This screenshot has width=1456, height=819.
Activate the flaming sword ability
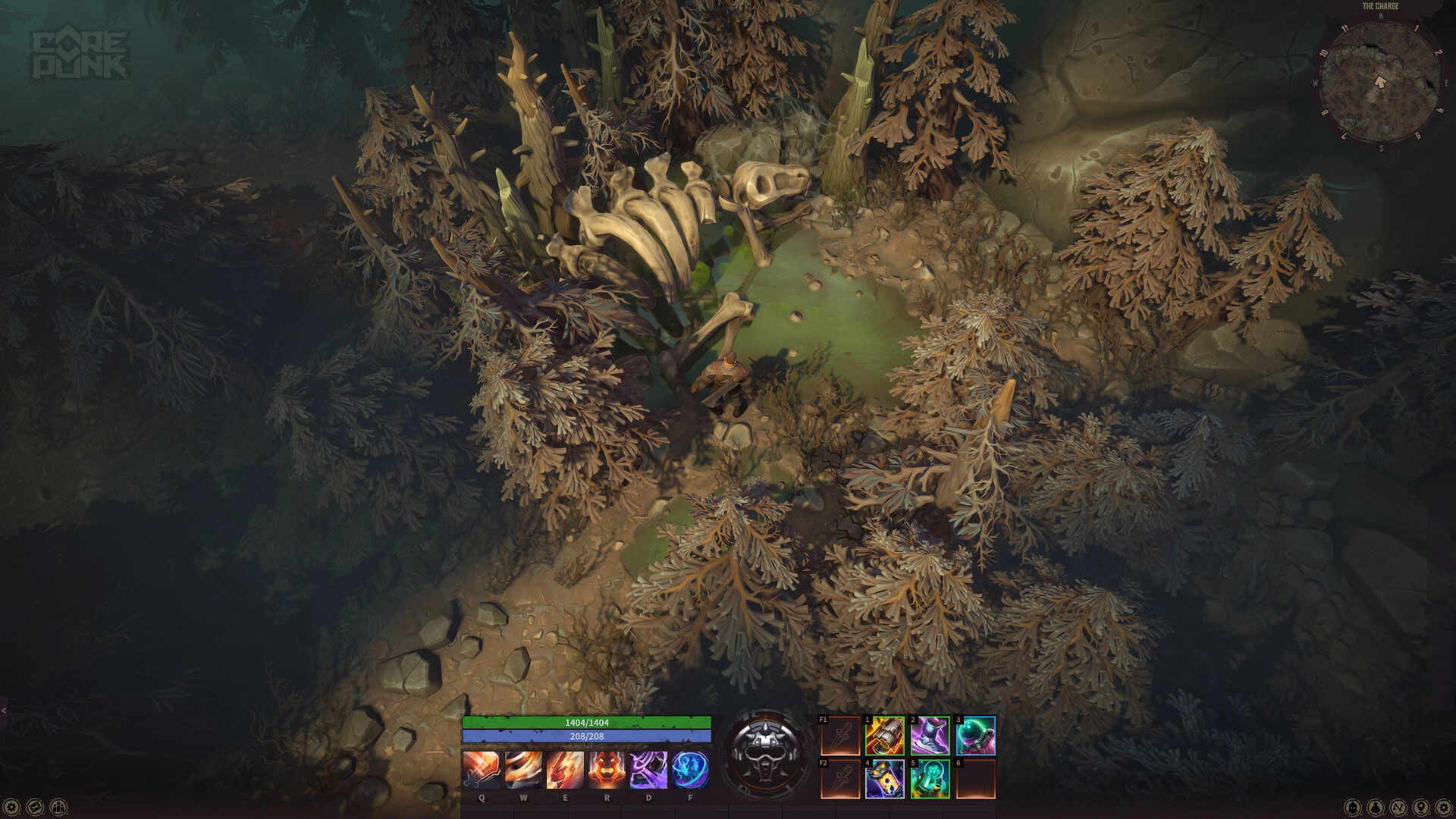482,770
